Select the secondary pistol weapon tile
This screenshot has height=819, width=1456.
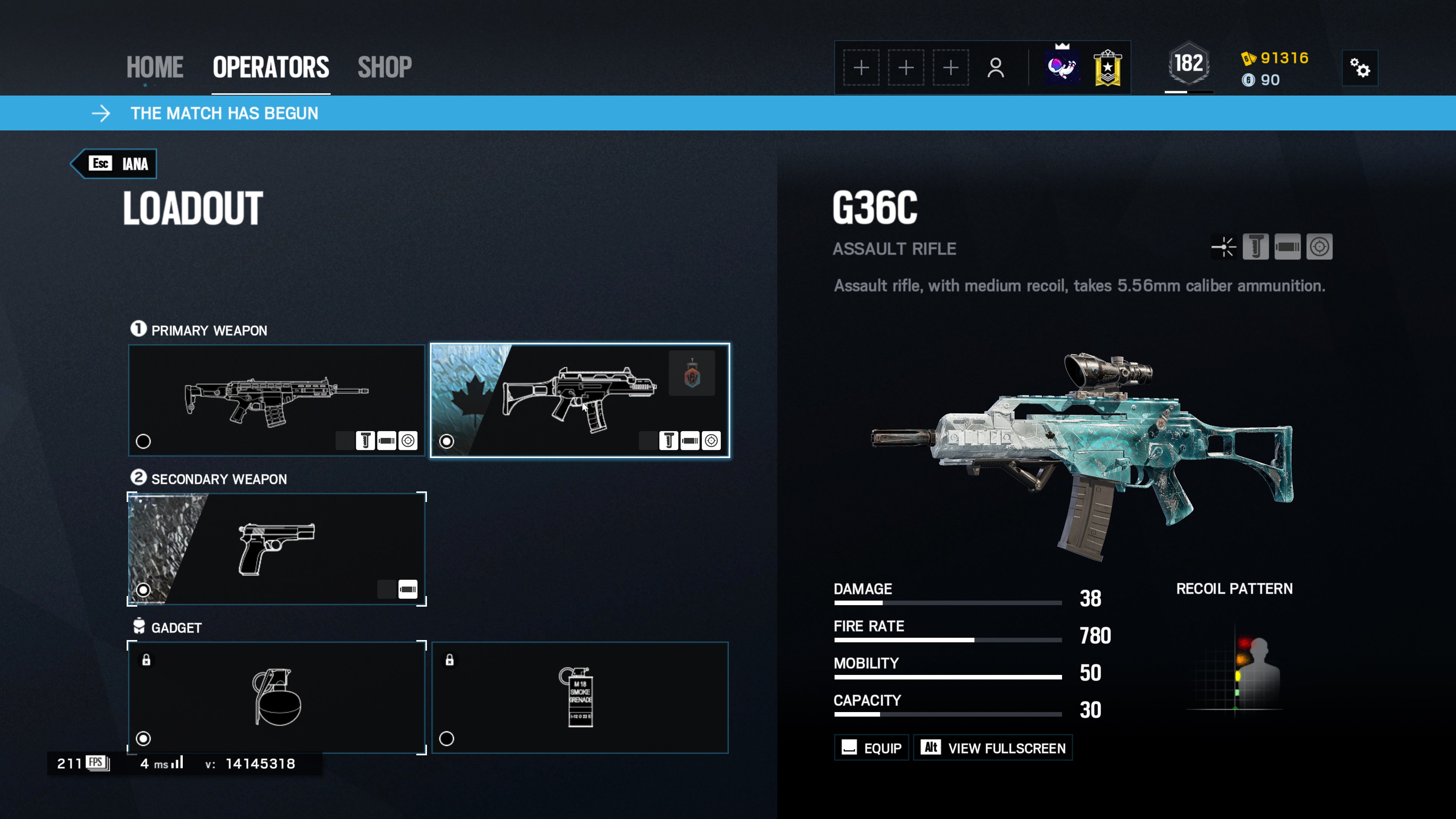coord(276,549)
